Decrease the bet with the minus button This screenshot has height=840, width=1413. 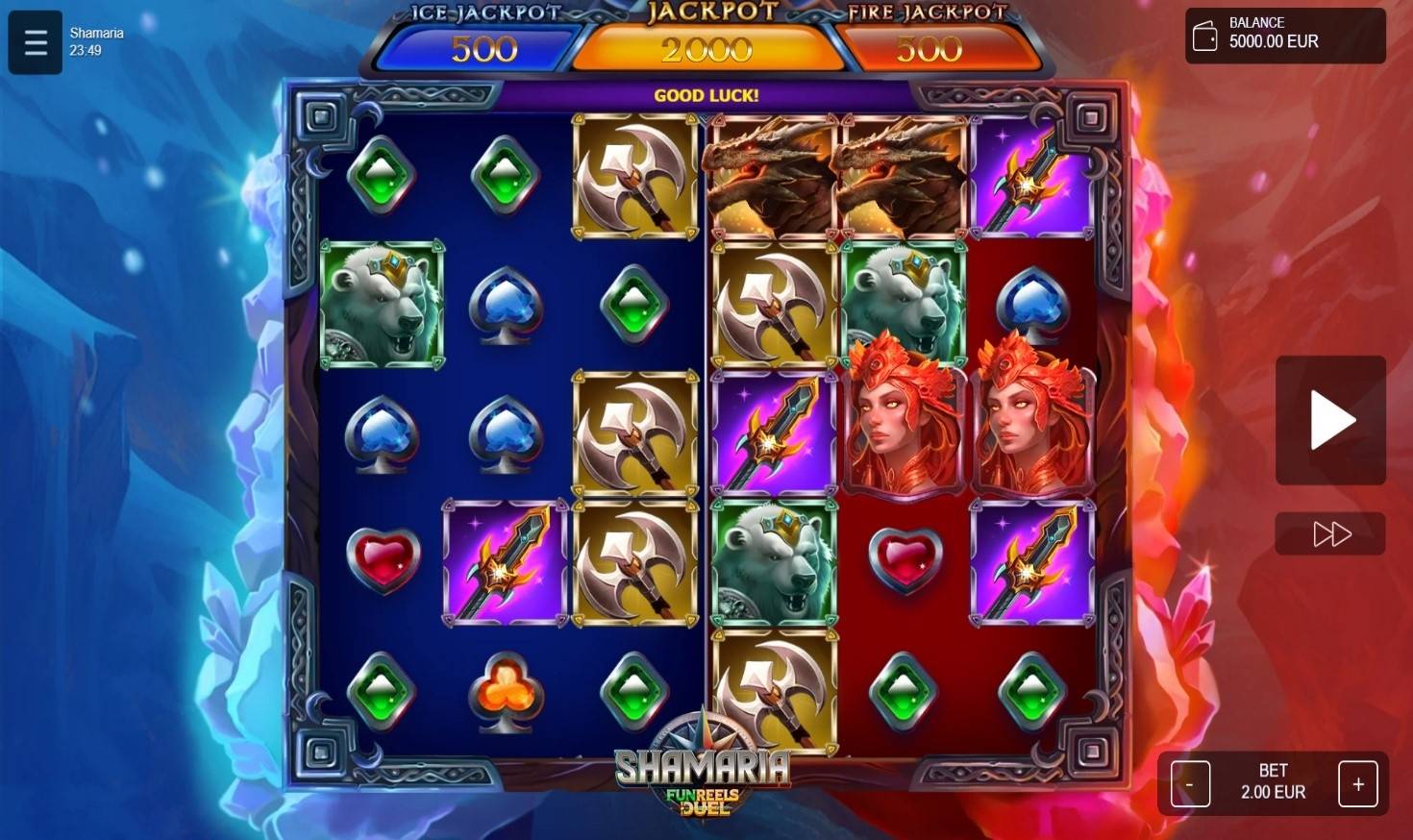1190,783
